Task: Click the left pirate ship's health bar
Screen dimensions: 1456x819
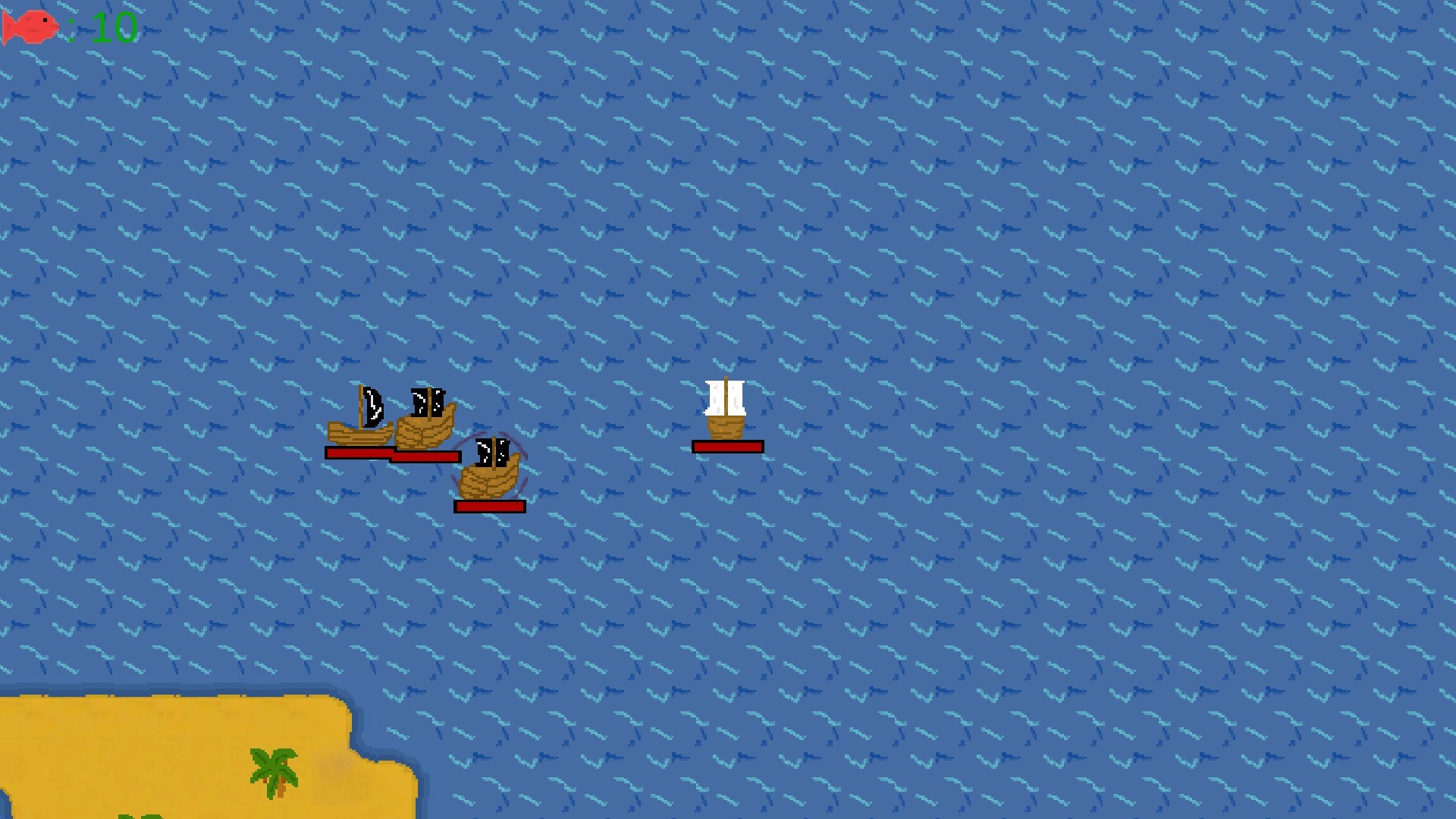Action: (356, 451)
